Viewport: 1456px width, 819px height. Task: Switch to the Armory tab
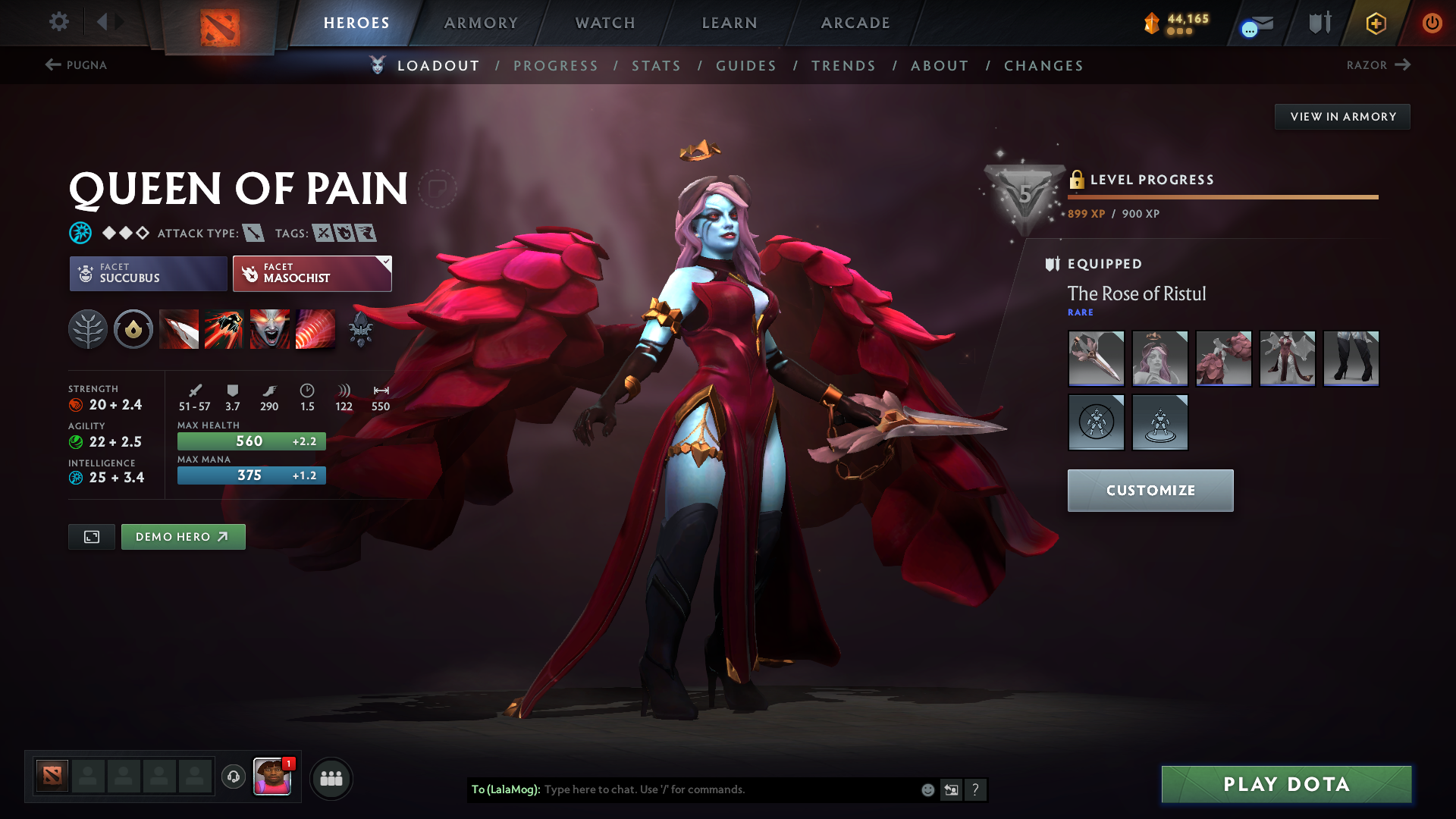pos(481,23)
